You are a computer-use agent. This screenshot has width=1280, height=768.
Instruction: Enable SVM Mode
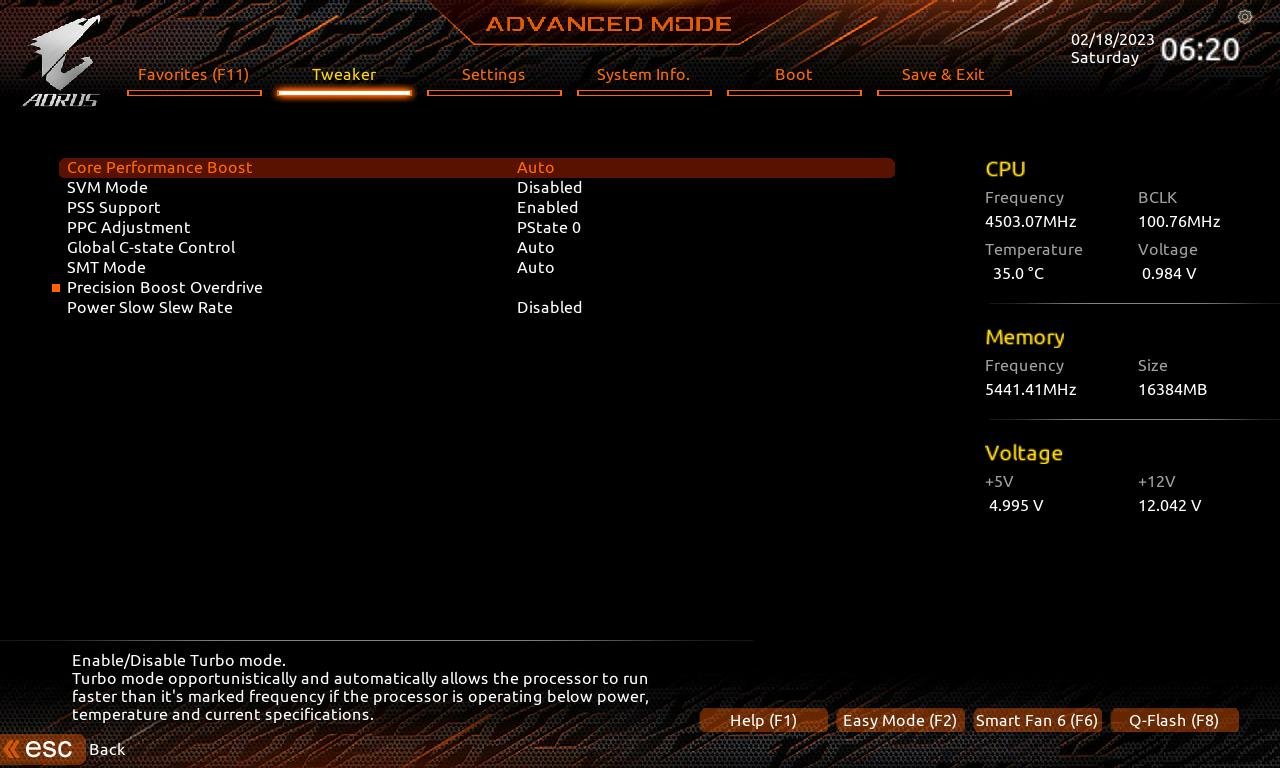(x=549, y=187)
